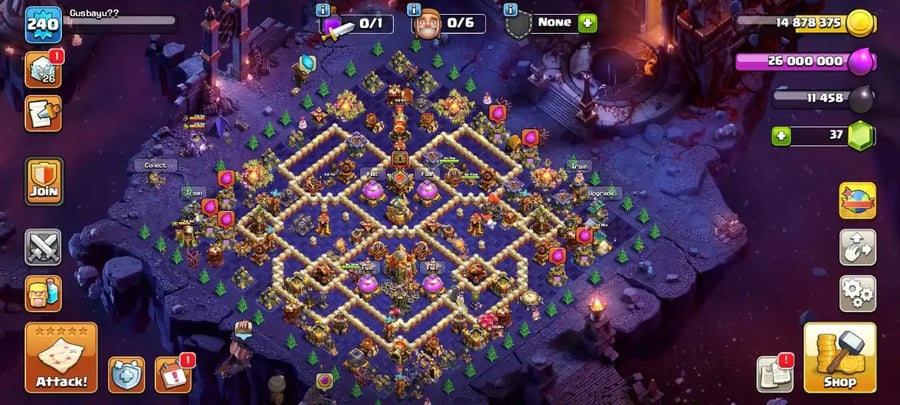Screen dimensions: 900x405
Task: Join a clan with the Join button
Action: coord(43,181)
